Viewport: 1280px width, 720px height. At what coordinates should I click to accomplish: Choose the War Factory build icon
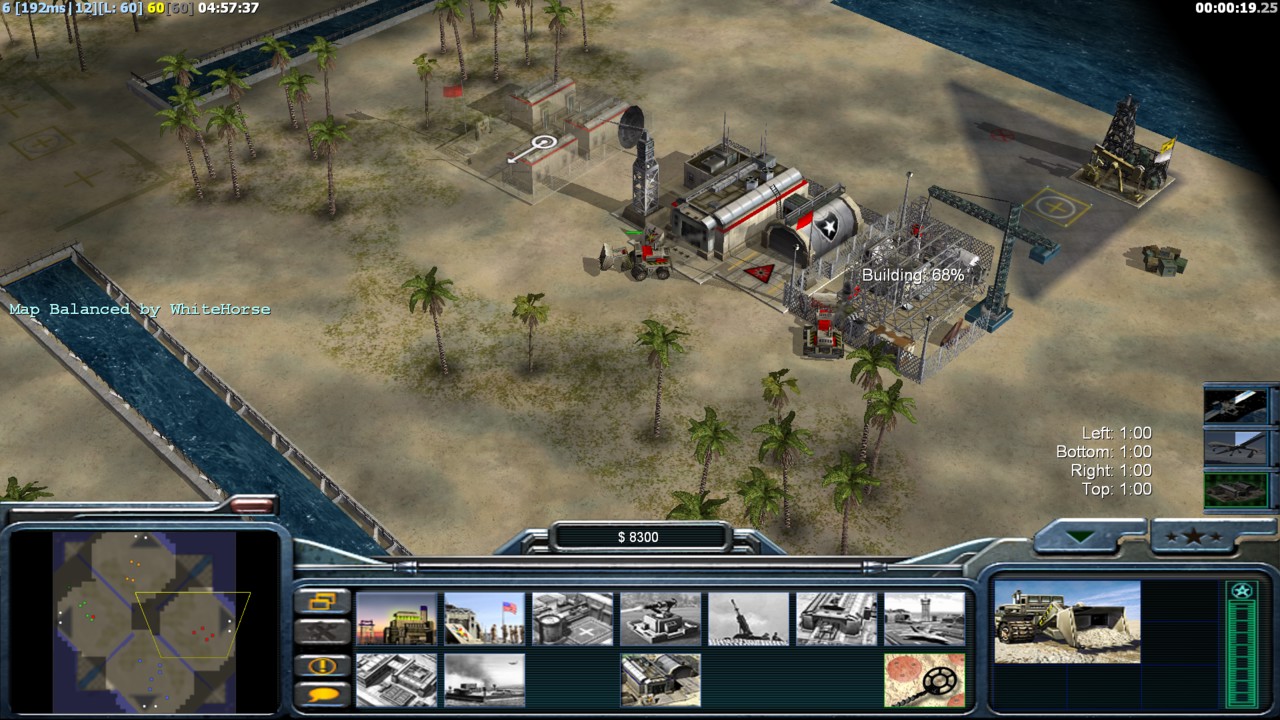836,619
